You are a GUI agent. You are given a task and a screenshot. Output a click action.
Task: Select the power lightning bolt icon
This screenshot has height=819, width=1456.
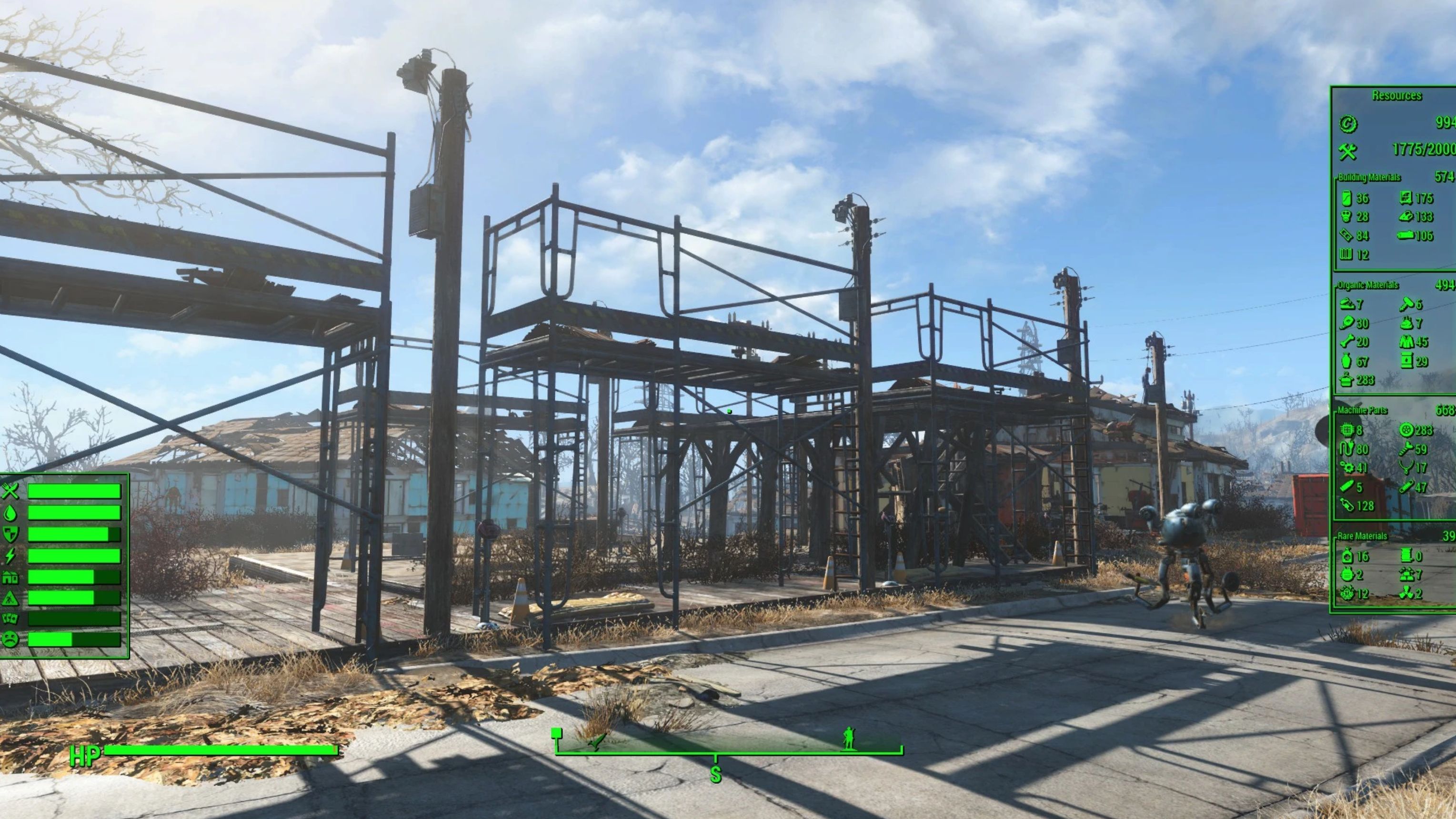(10, 556)
